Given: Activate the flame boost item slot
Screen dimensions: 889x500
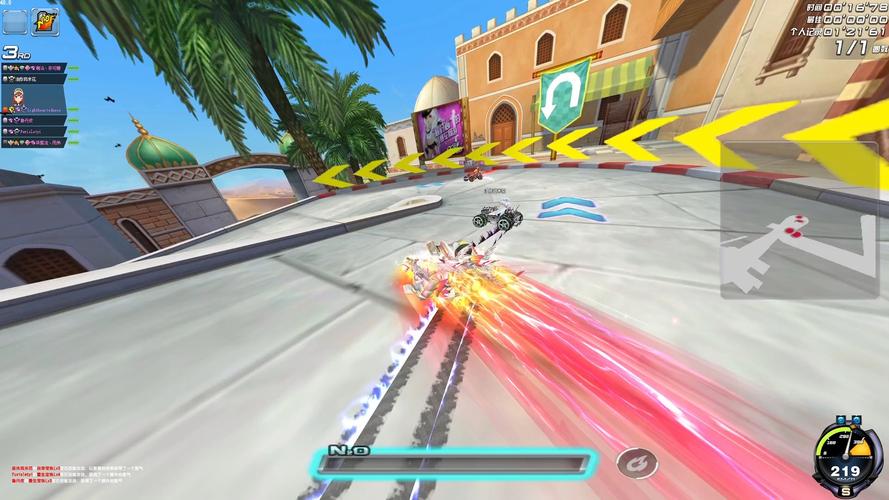Looking at the screenshot, I should point(45,20).
